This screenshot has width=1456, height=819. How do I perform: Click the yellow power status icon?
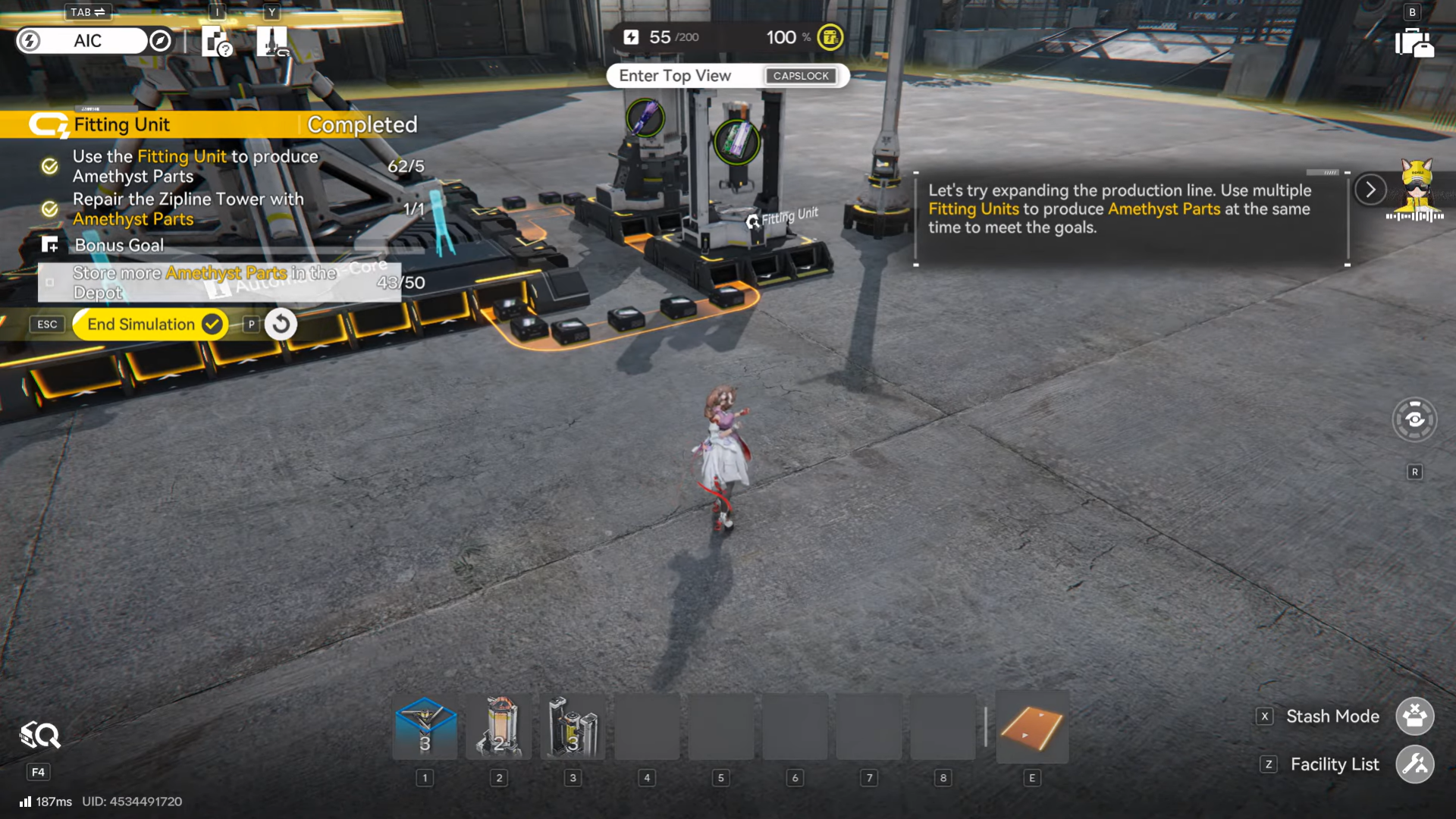click(x=830, y=37)
